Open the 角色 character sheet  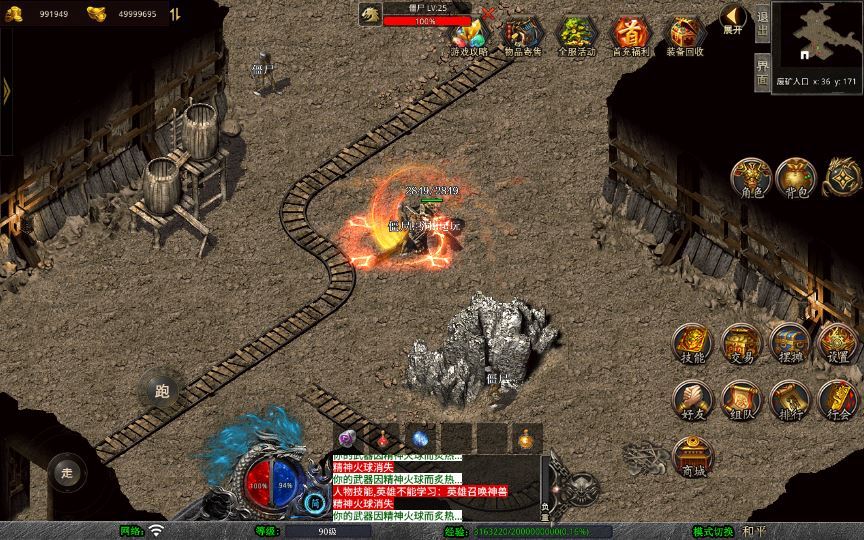[749, 177]
